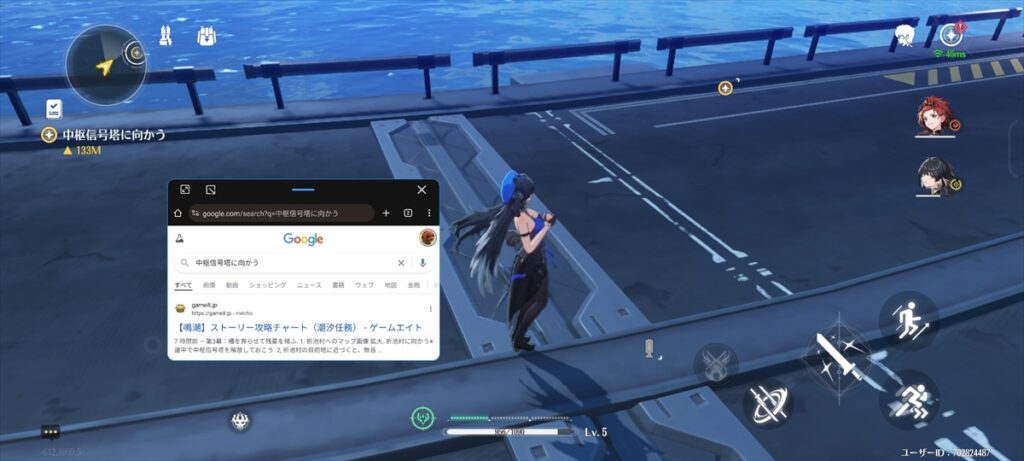Open the compass menu icon with red alert
Viewport: 1024px width, 461px height.
pyautogui.click(x=951, y=35)
